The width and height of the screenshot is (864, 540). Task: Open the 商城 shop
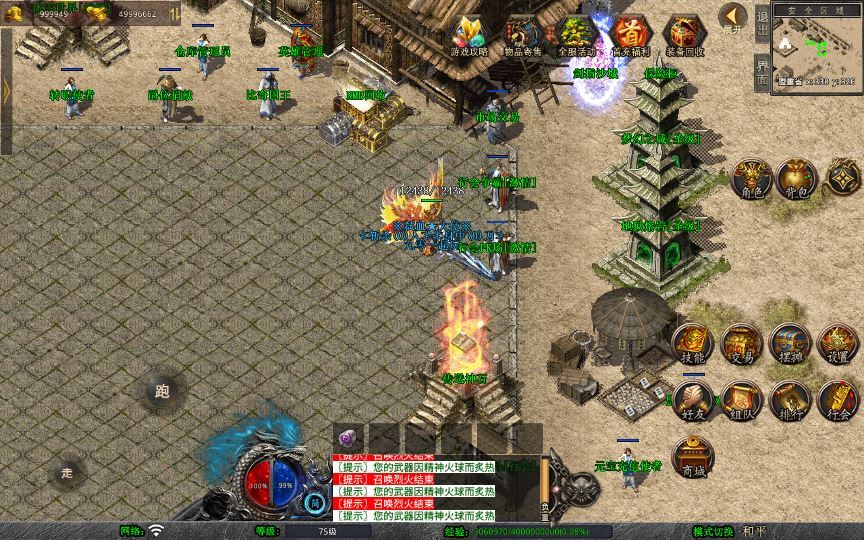click(693, 457)
